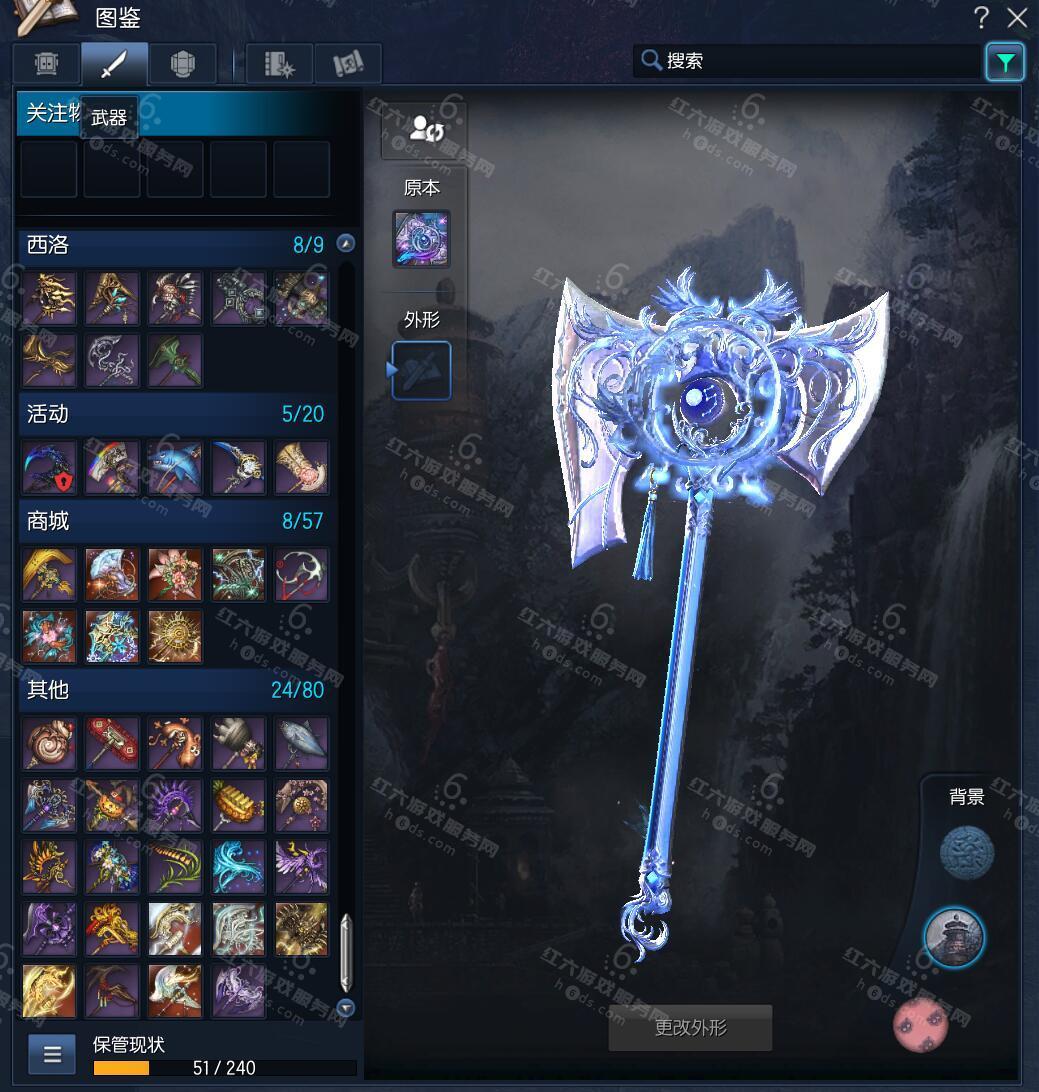This screenshot has height=1092, width=1039.
Task: Click the 搜索 search field
Action: tap(810, 61)
